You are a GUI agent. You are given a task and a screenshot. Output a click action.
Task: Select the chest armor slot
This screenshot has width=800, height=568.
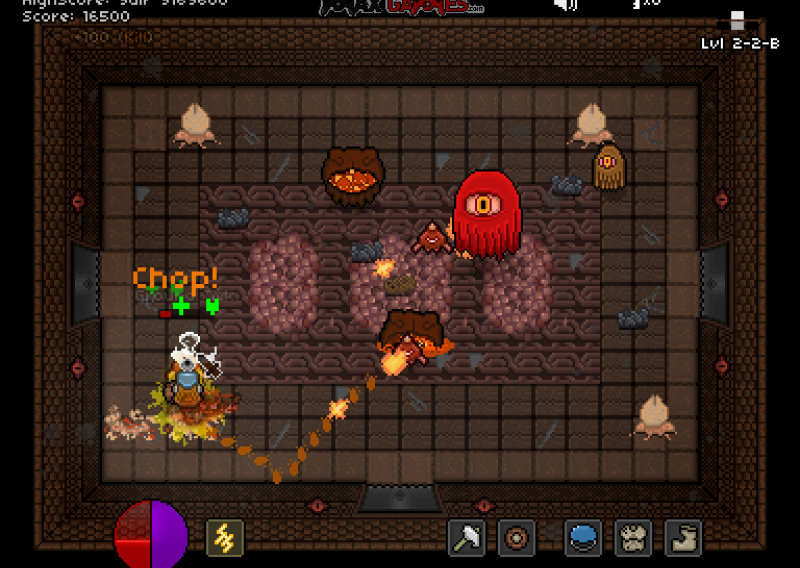coord(633,538)
